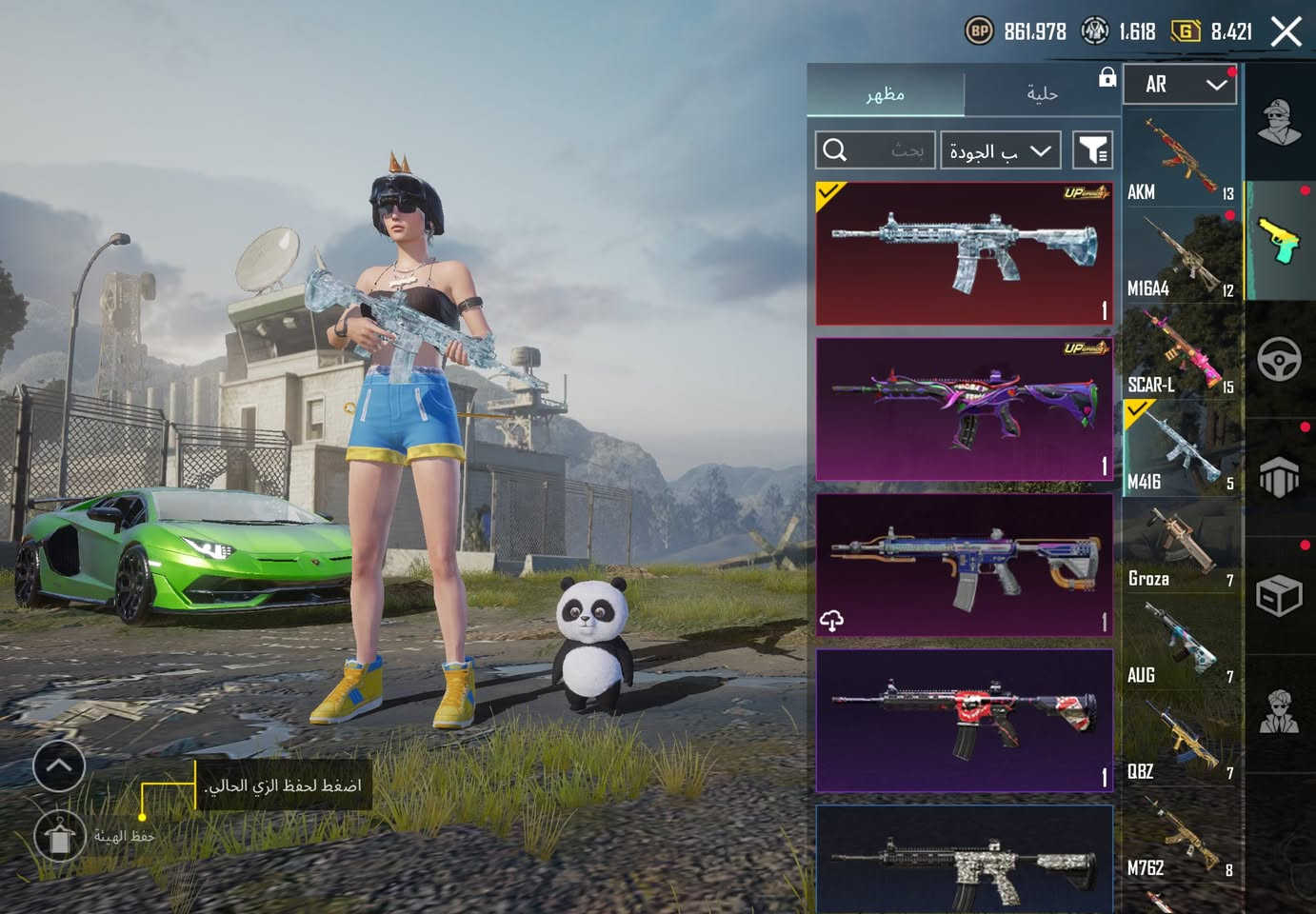
Task: Choose AUG in the weapon list
Action: tap(1181, 644)
